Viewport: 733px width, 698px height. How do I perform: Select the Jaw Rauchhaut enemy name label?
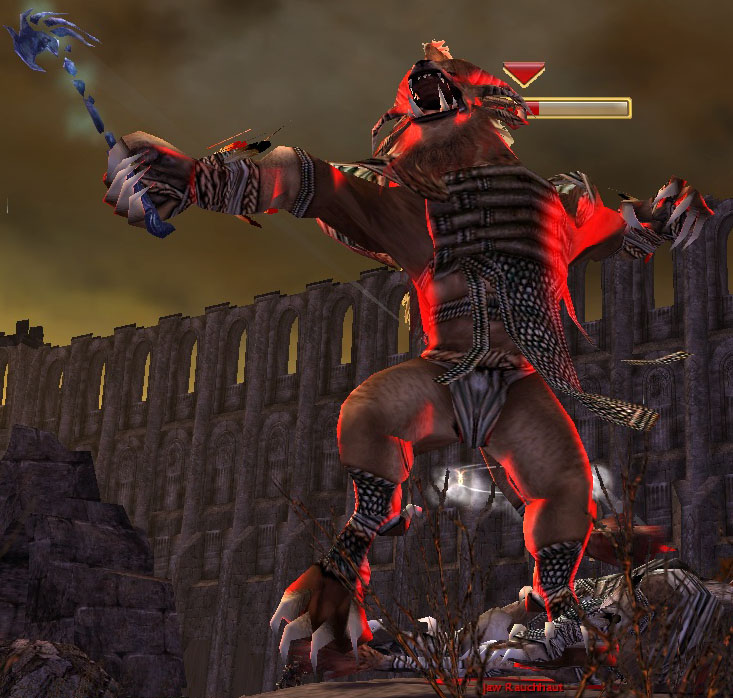pos(508,688)
